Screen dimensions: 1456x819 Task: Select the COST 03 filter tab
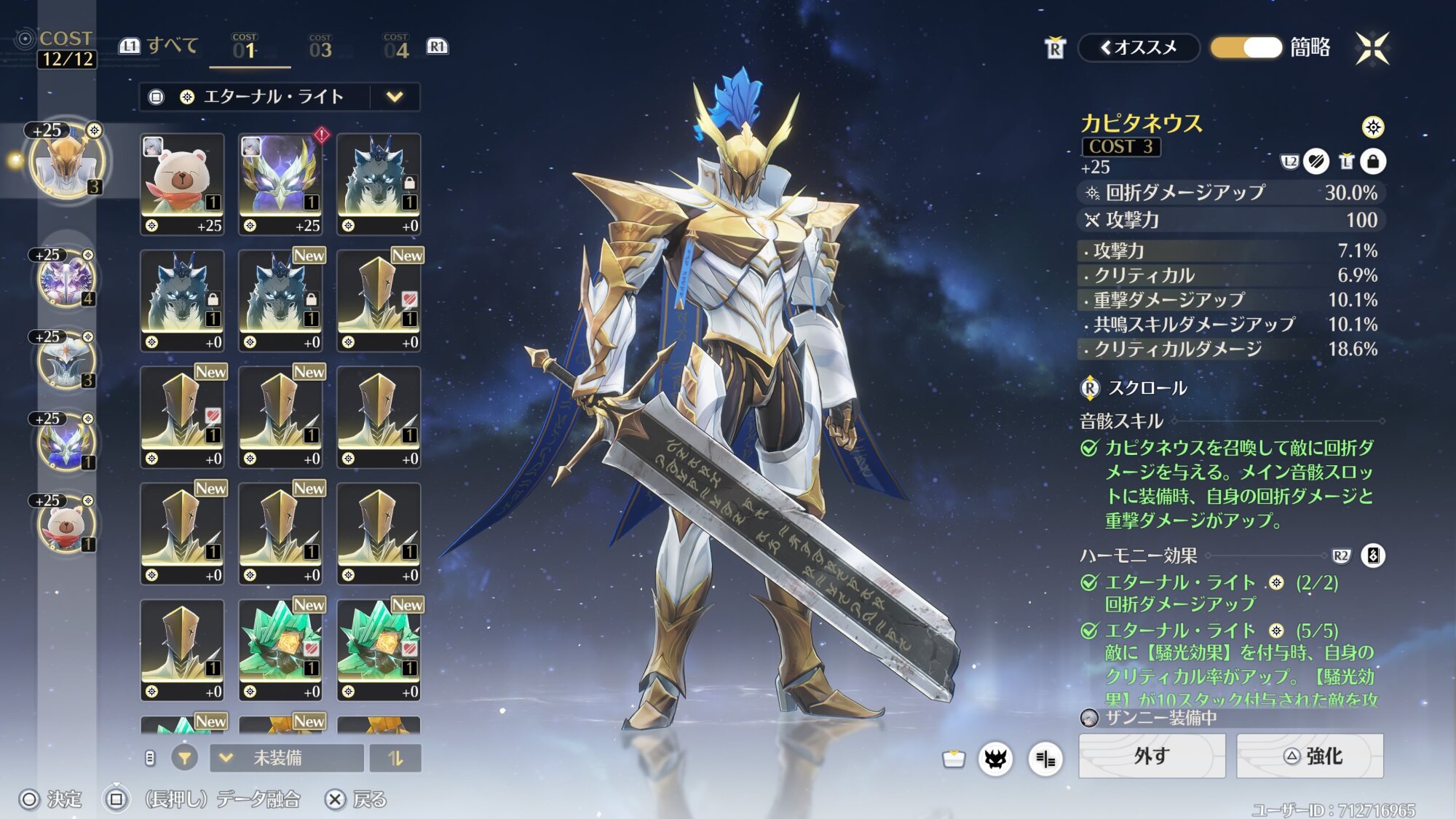click(320, 47)
